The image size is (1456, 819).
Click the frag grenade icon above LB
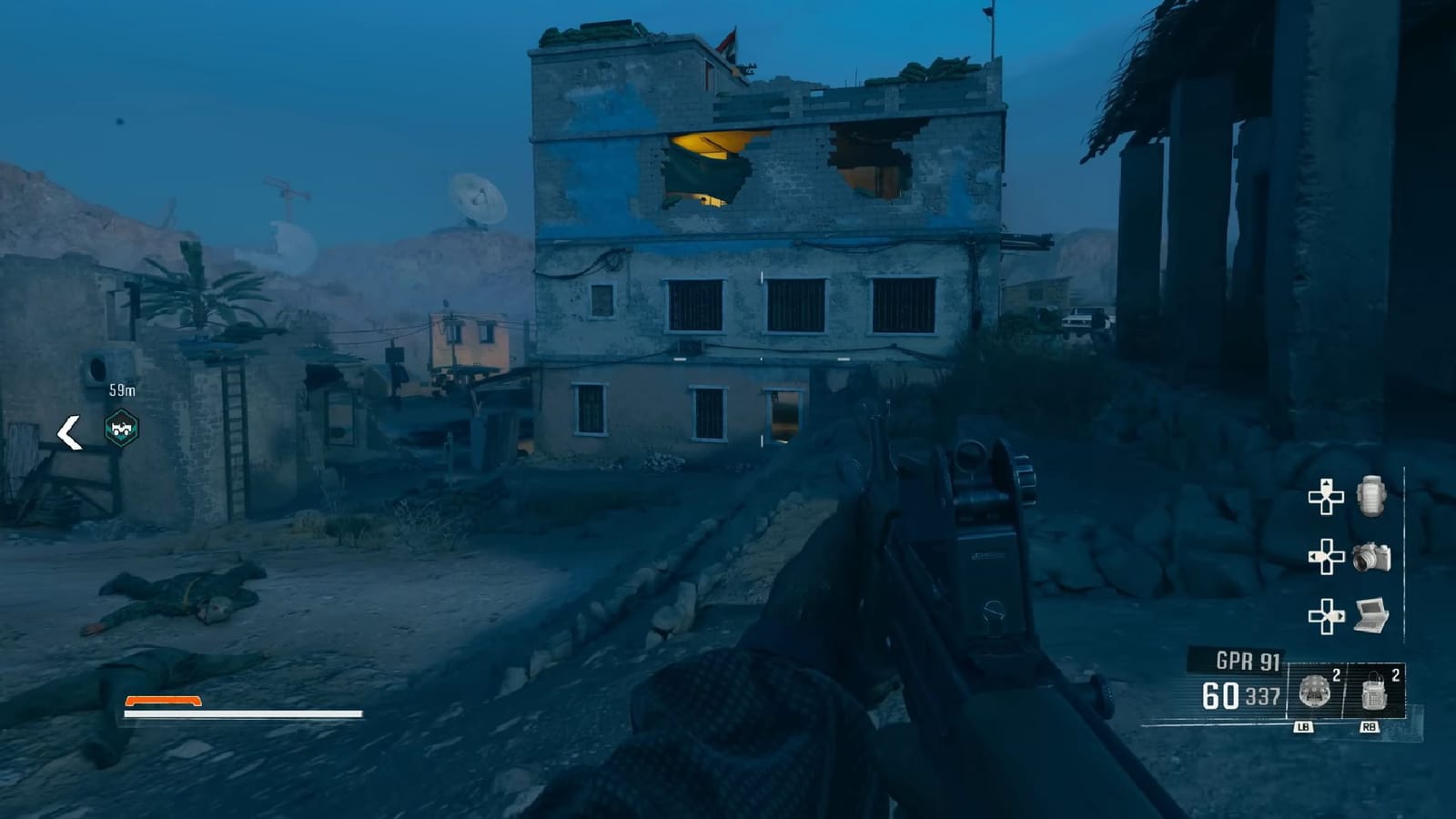(1313, 690)
